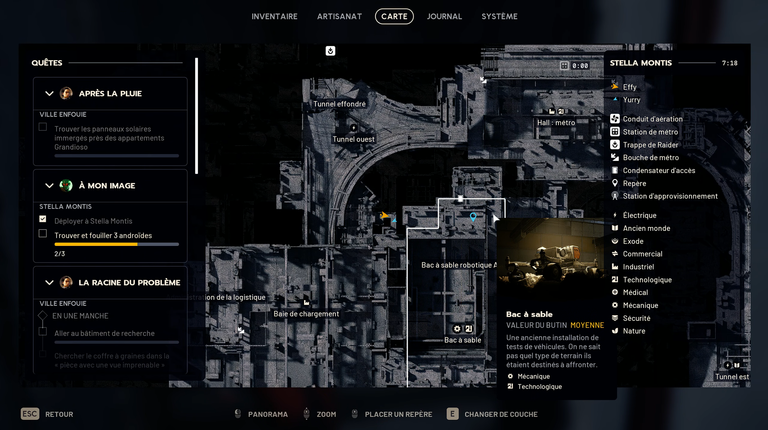Collapse the À mon image quest
The image size is (768, 430).
pyautogui.click(x=49, y=185)
